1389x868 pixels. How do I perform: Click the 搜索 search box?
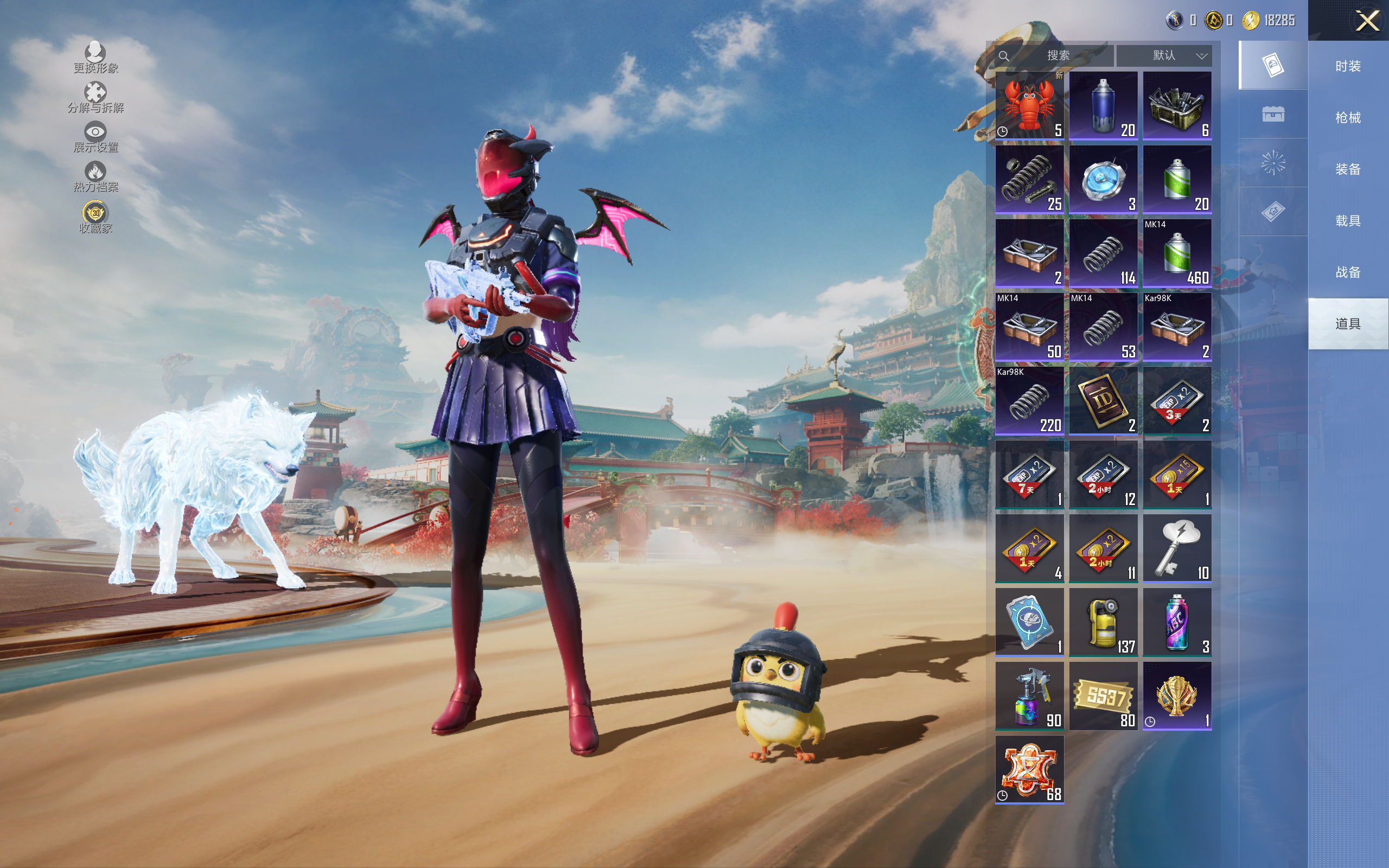(1055, 56)
